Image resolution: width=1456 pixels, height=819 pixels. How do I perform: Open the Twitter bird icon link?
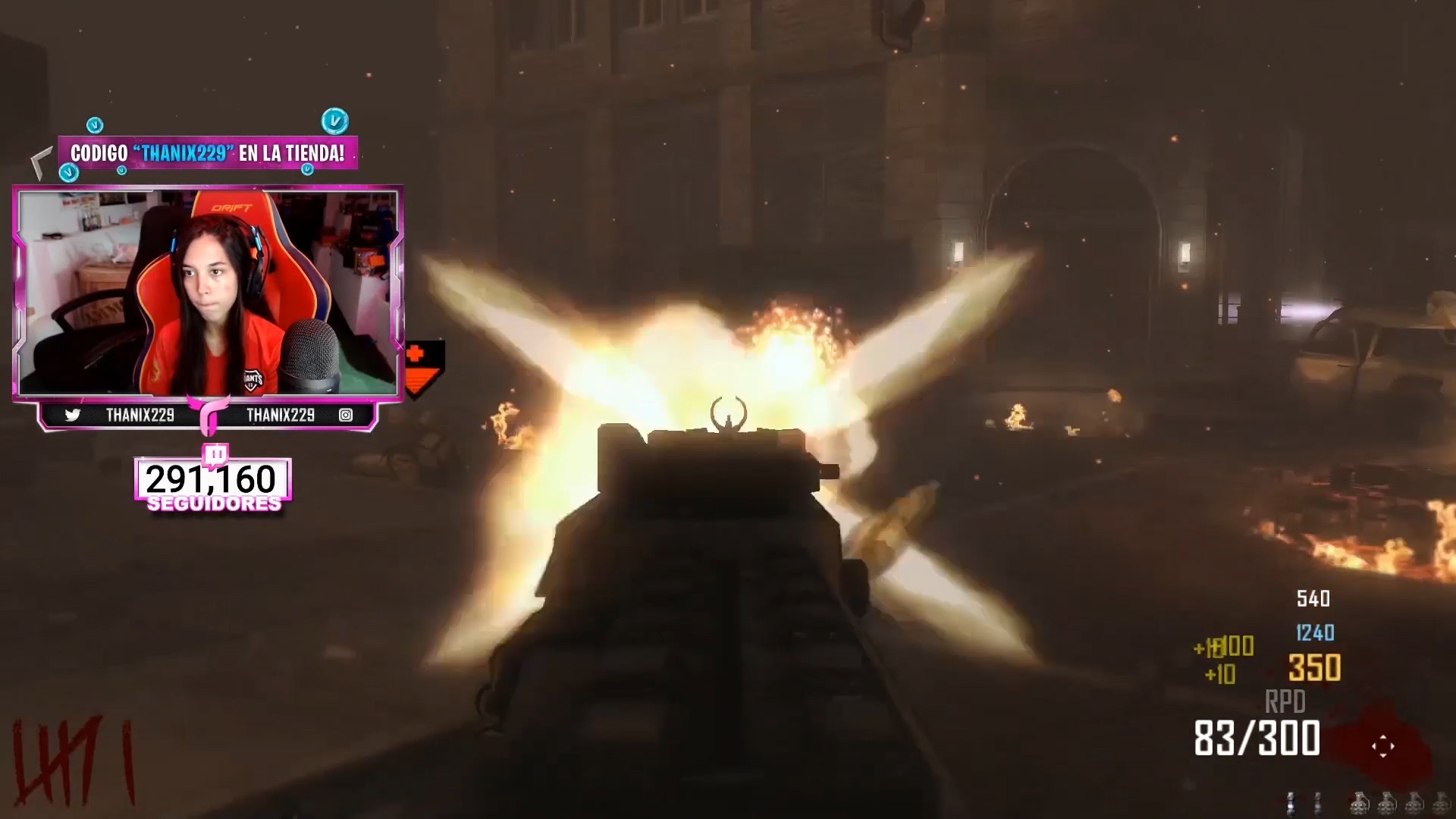(x=73, y=415)
